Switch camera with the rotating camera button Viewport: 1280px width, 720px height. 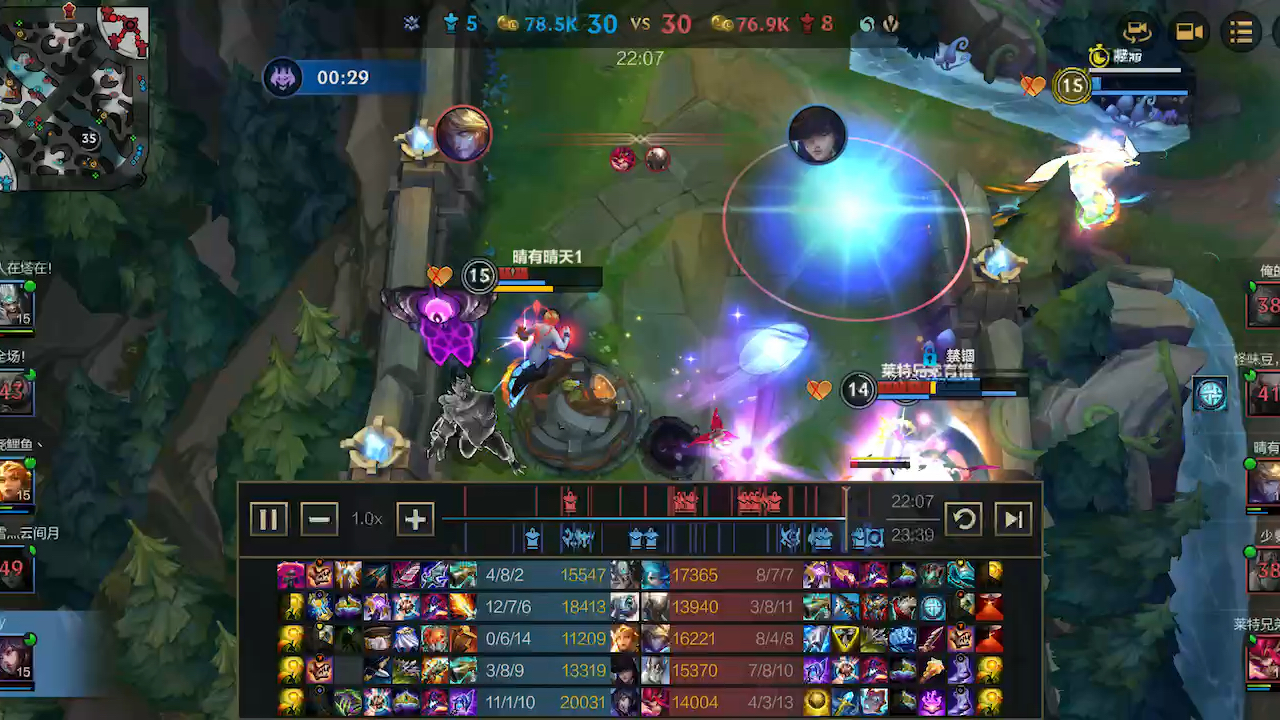pos(1137,32)
